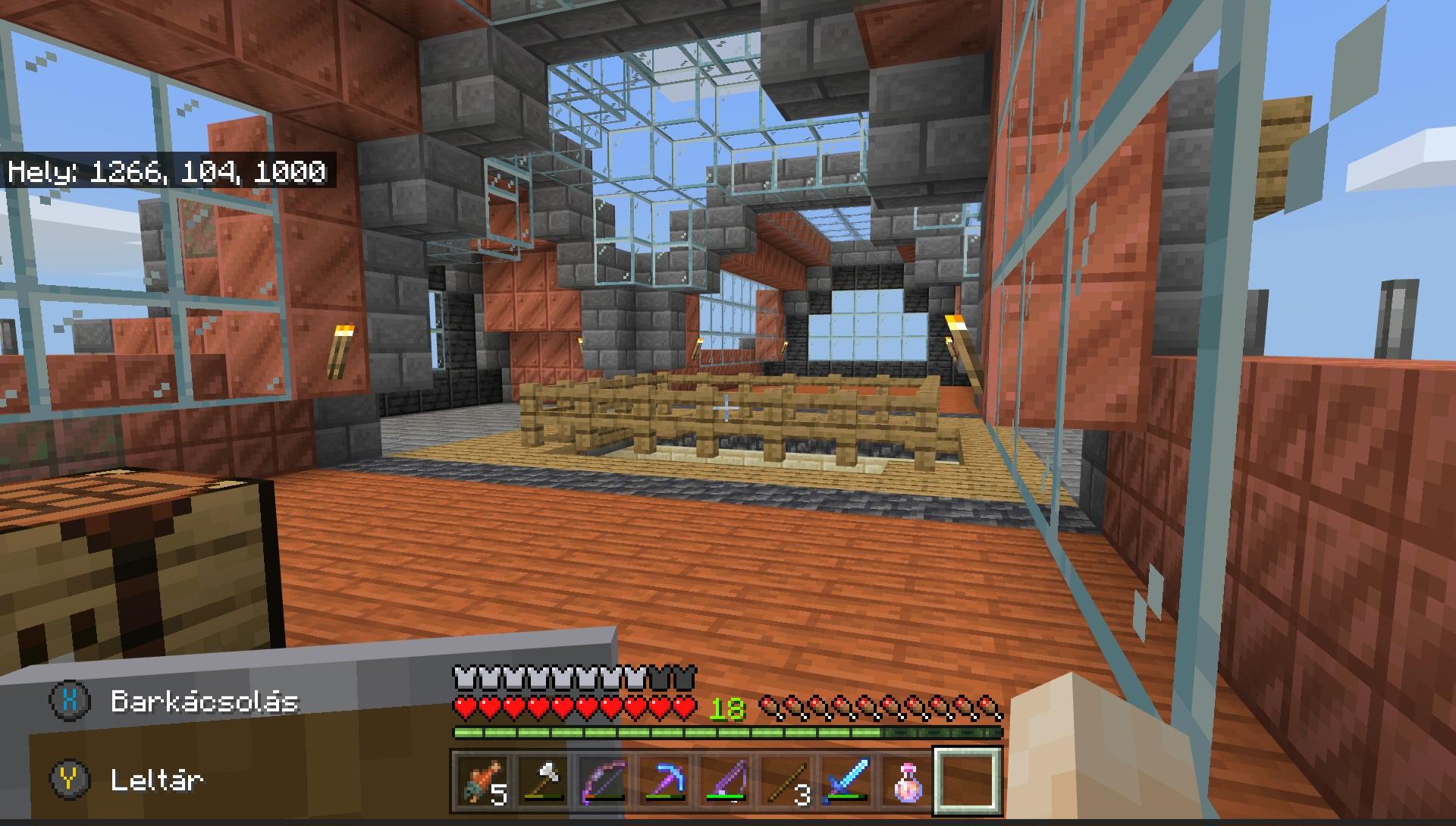Switch to the enchanted diamond pickaxe
This screenshot has height=826, width=1456.
coord(665,781)
